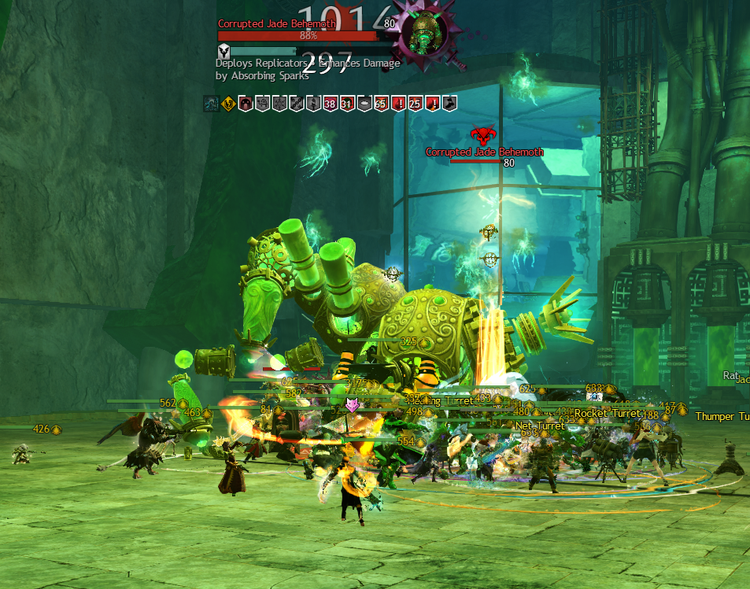750x589 pixels.
Task: Inspect the condition icon showing 31 stacks
Action: (347, 103)
